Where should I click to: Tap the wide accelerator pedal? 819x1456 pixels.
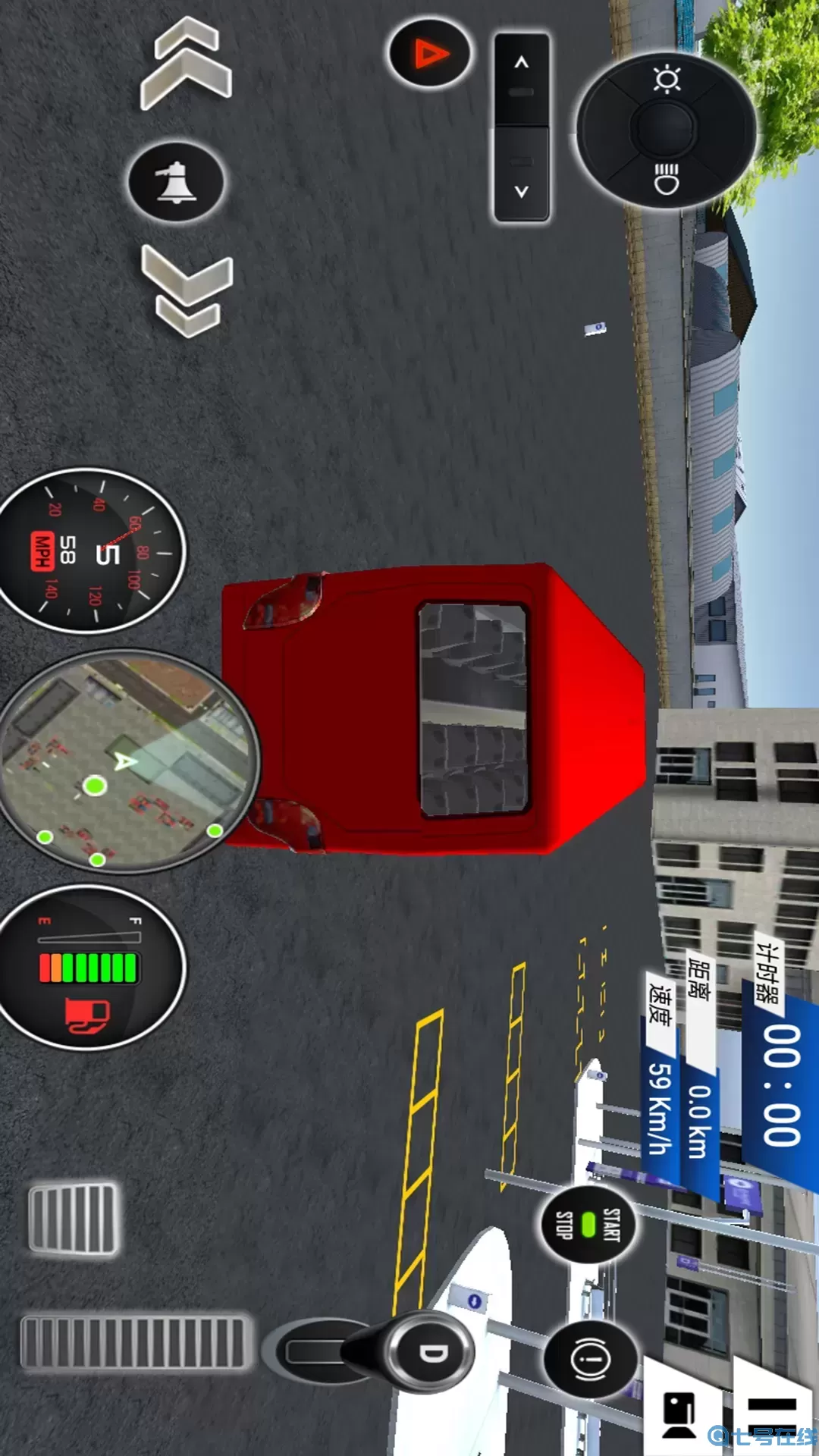coord(135,1344)
